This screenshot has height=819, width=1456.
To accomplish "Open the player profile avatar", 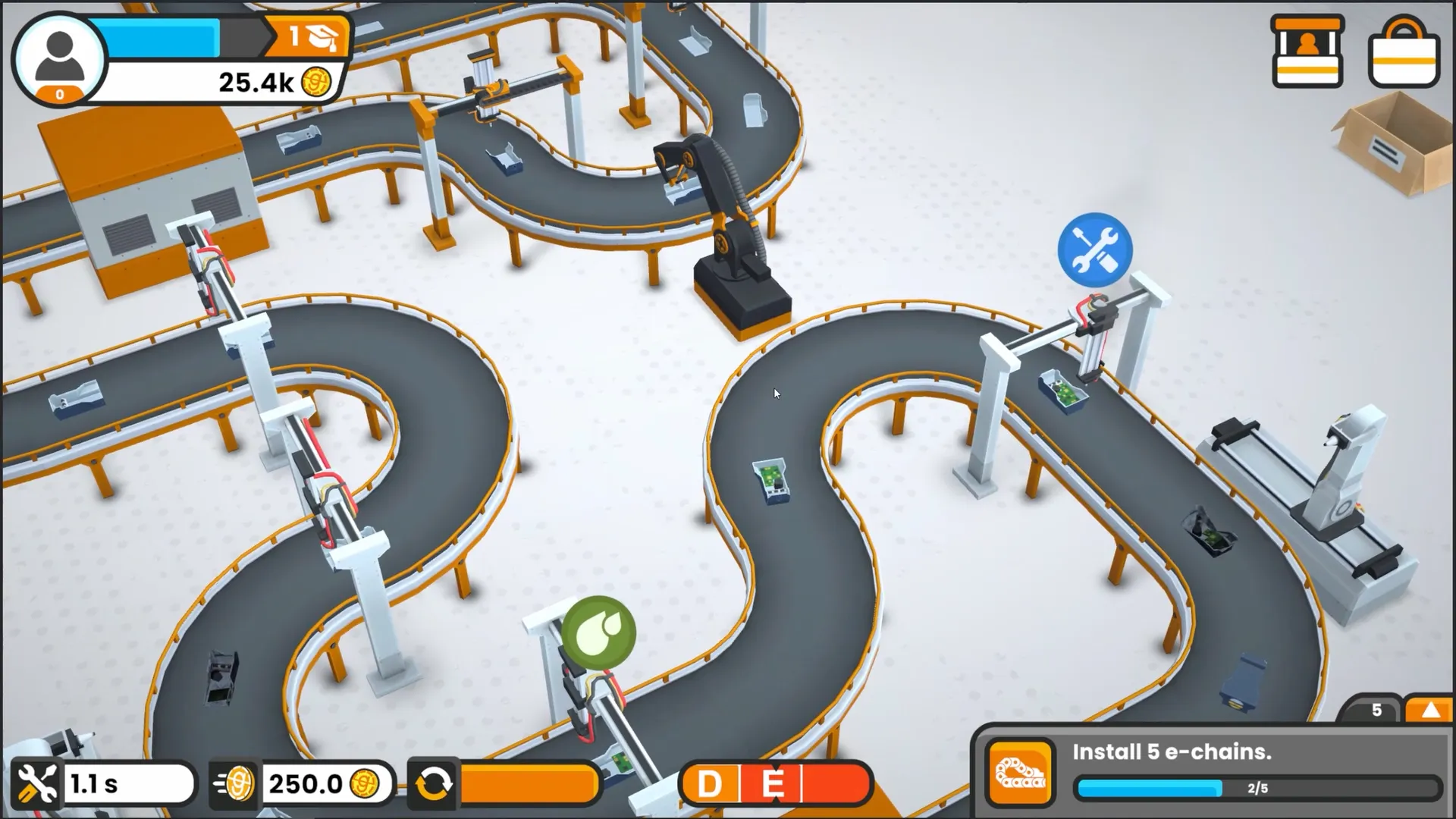I will click(x=59, y=59).
